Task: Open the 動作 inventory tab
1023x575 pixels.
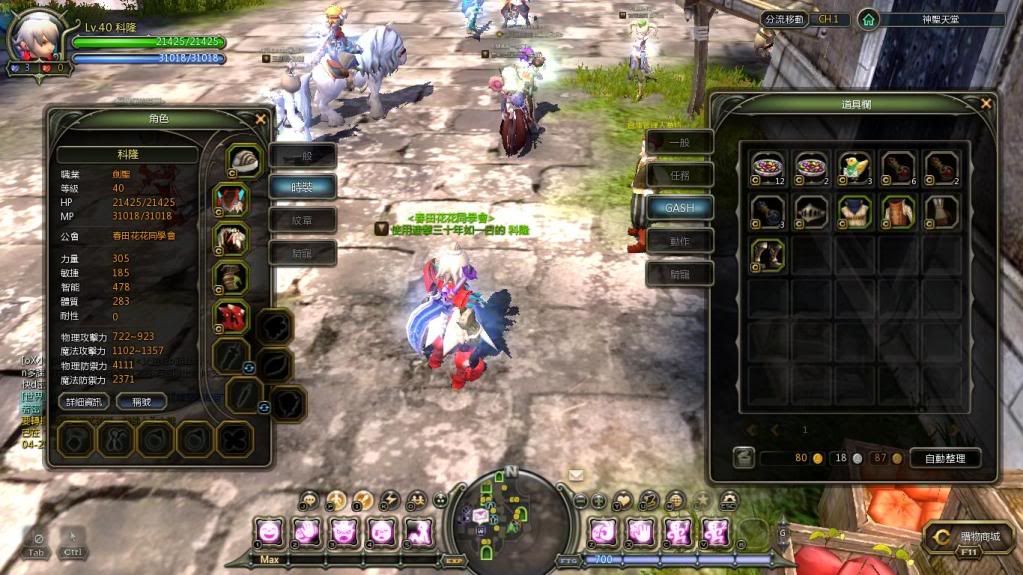Action: [x=679, y=241]
